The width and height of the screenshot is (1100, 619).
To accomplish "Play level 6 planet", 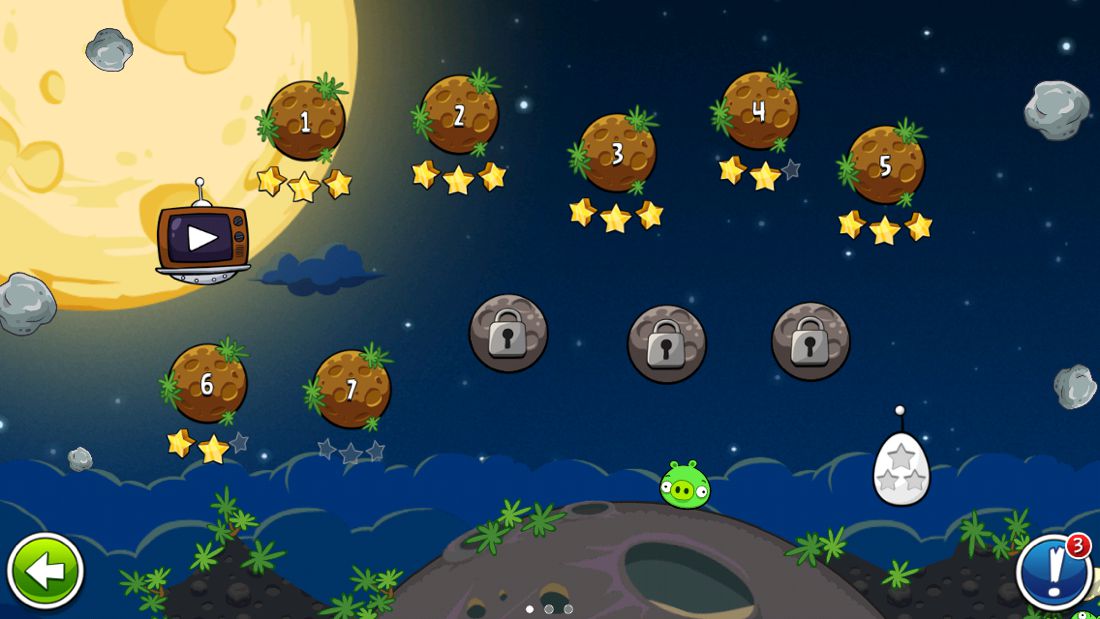I will [207, 384].
